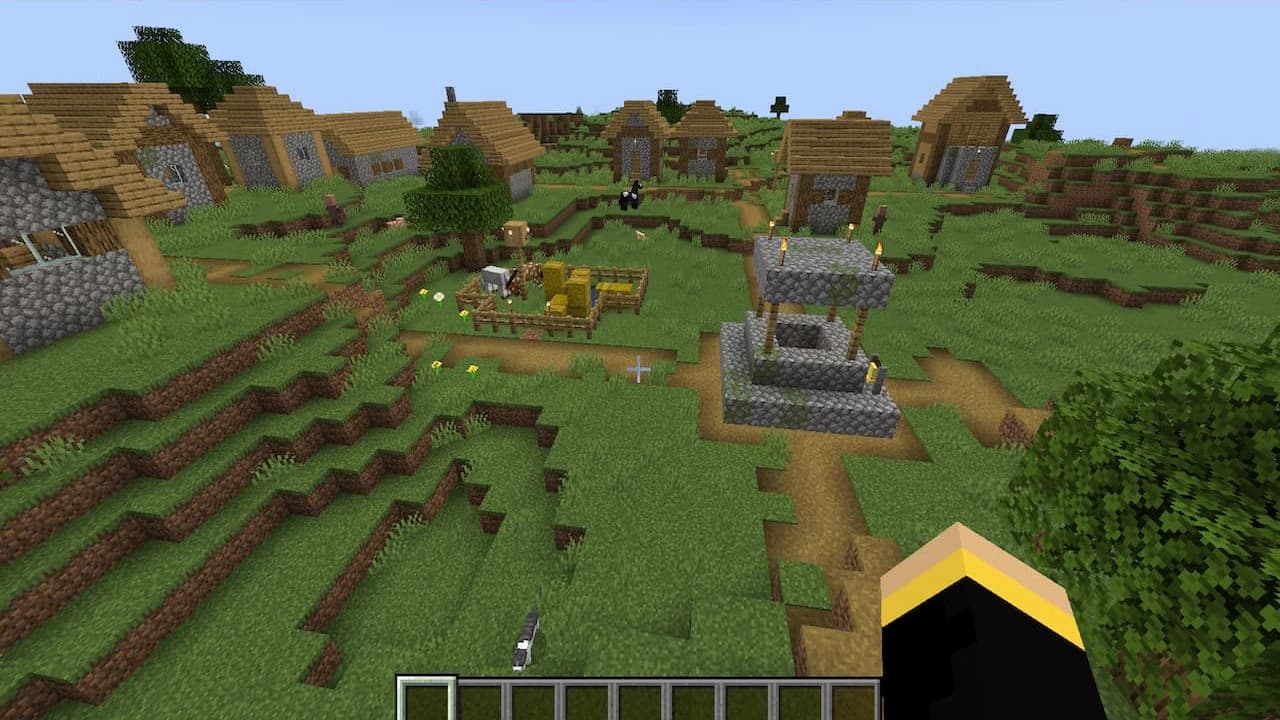Click the black horse grazing near the houses
1280x720 pixels.
click(x=629, y=197)
